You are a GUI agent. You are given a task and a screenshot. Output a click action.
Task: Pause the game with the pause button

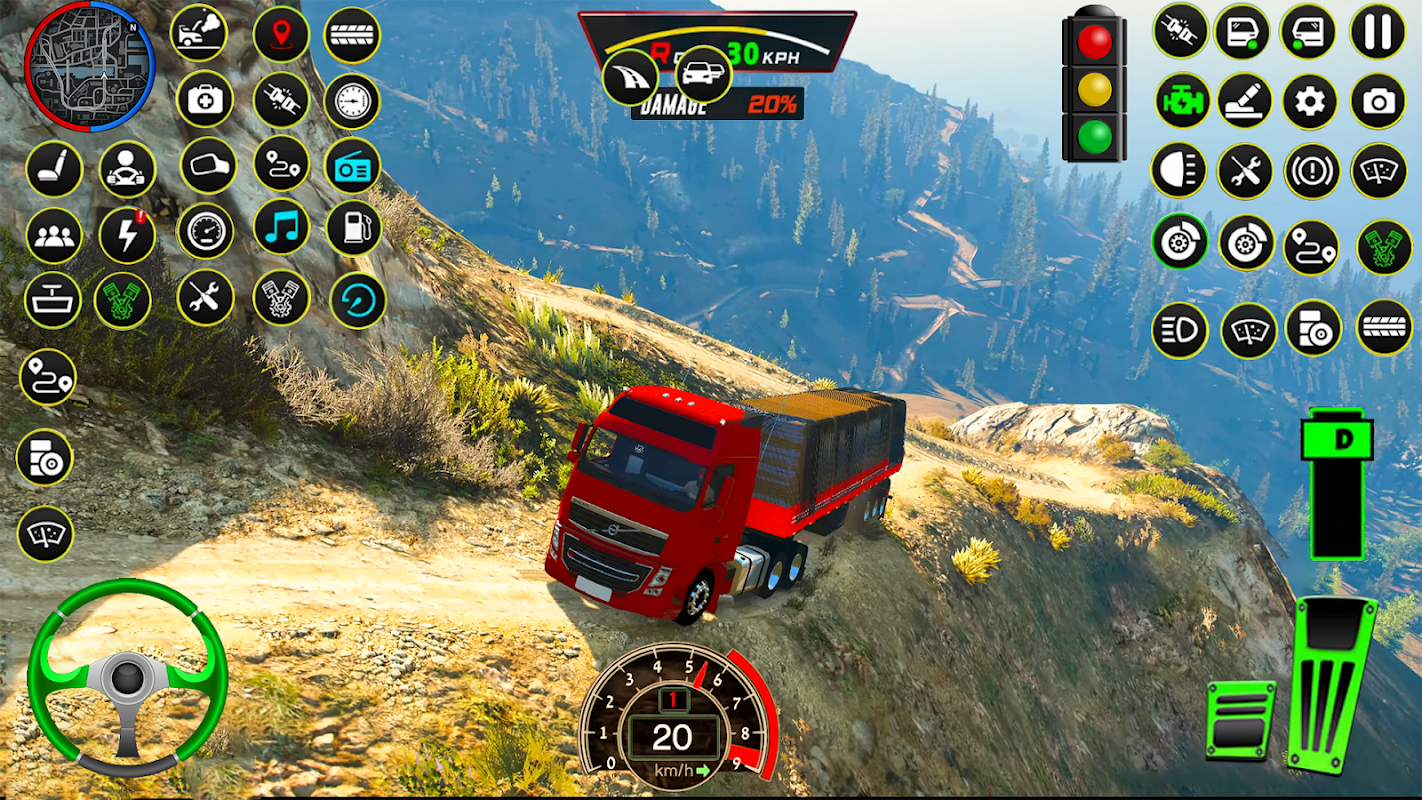click(x=1377, y=32)
